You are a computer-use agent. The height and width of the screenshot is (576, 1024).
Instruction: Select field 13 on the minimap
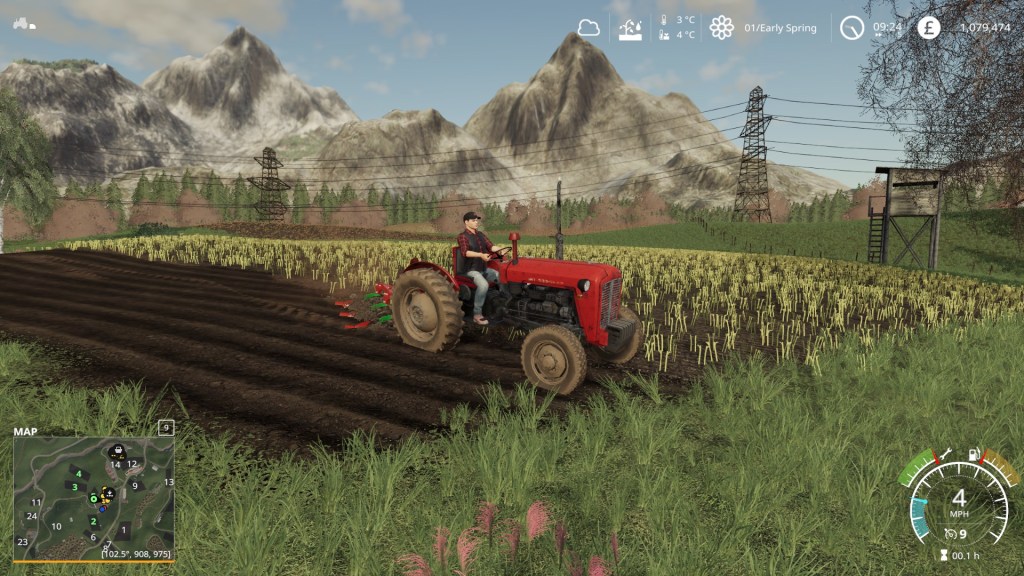(169, 482)
